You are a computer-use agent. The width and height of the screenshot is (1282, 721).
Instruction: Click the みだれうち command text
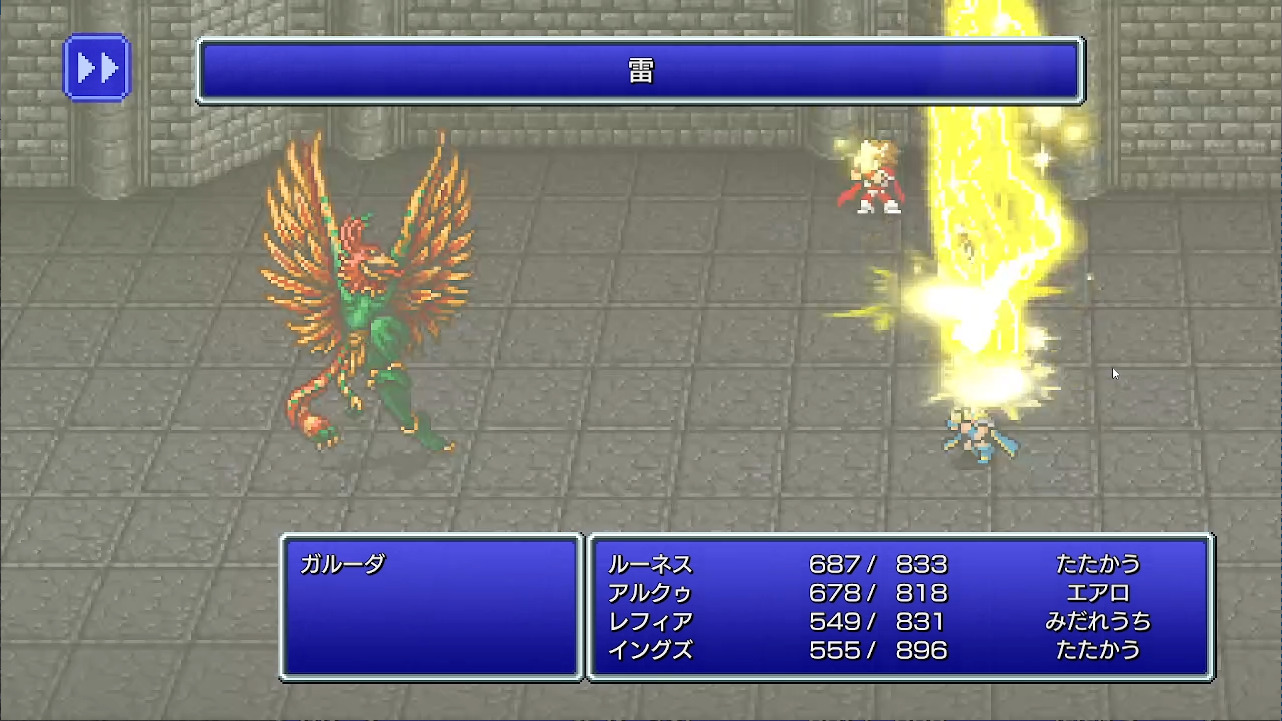point(1098,621)
